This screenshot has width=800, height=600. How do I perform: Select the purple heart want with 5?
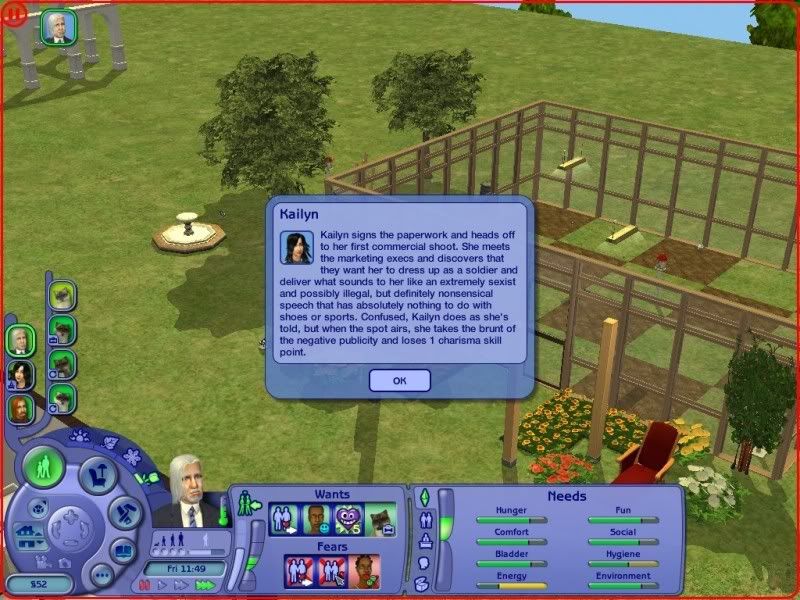click(x=347, y=518)
